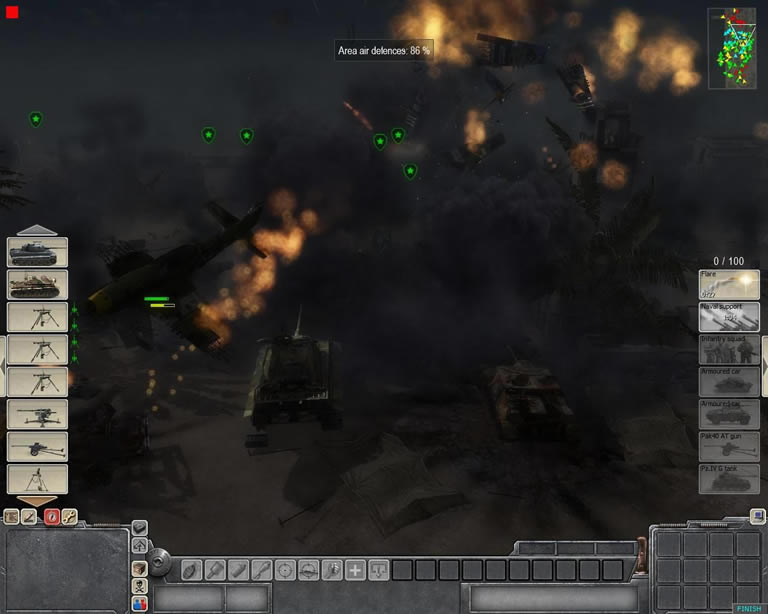This screenshot has height=614, width=768.
Task: Request Naval support reinforcement
Action: pyautogui.click(x=729, y=317)
